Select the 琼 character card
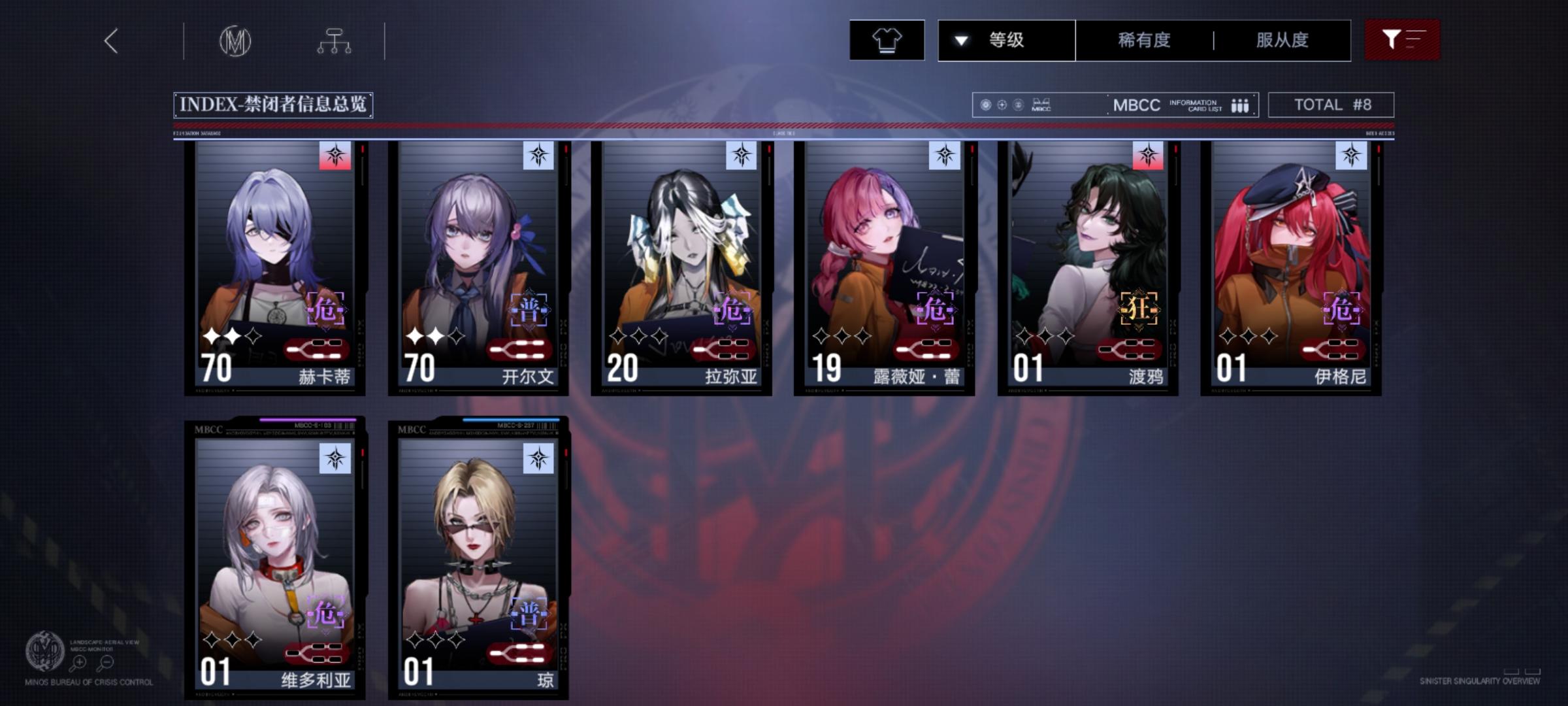The width and height of the screenshot is (1568, 706). pyautogui.click(x=477, y=556)
